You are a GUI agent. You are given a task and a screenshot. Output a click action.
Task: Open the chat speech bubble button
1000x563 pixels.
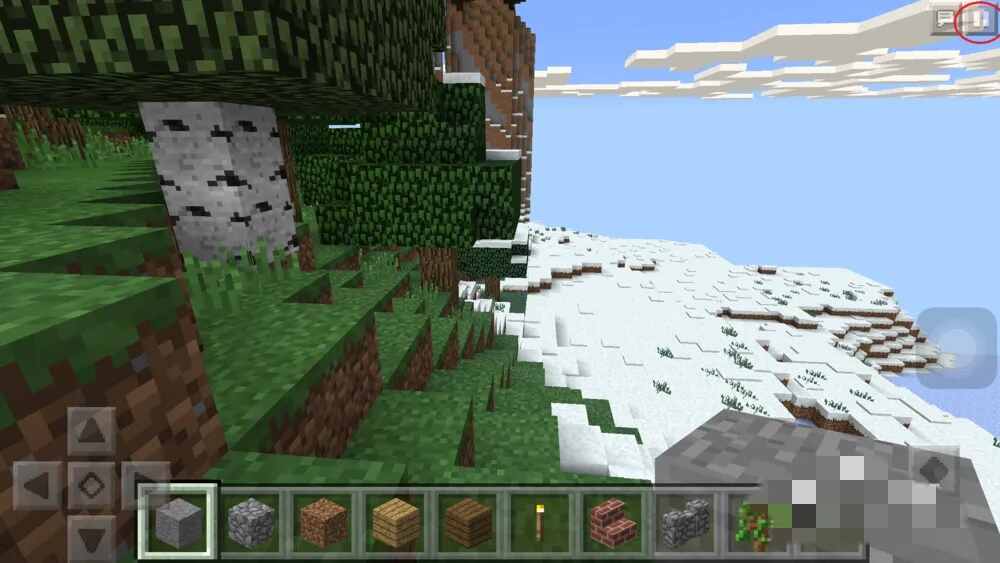click(x=945, y=20)
